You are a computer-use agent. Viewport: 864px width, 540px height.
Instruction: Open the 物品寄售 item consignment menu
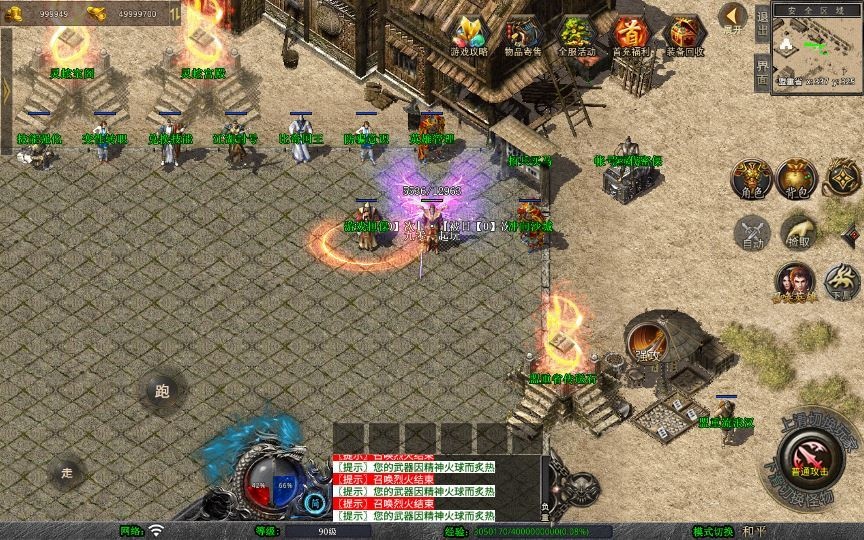point(523,36)
